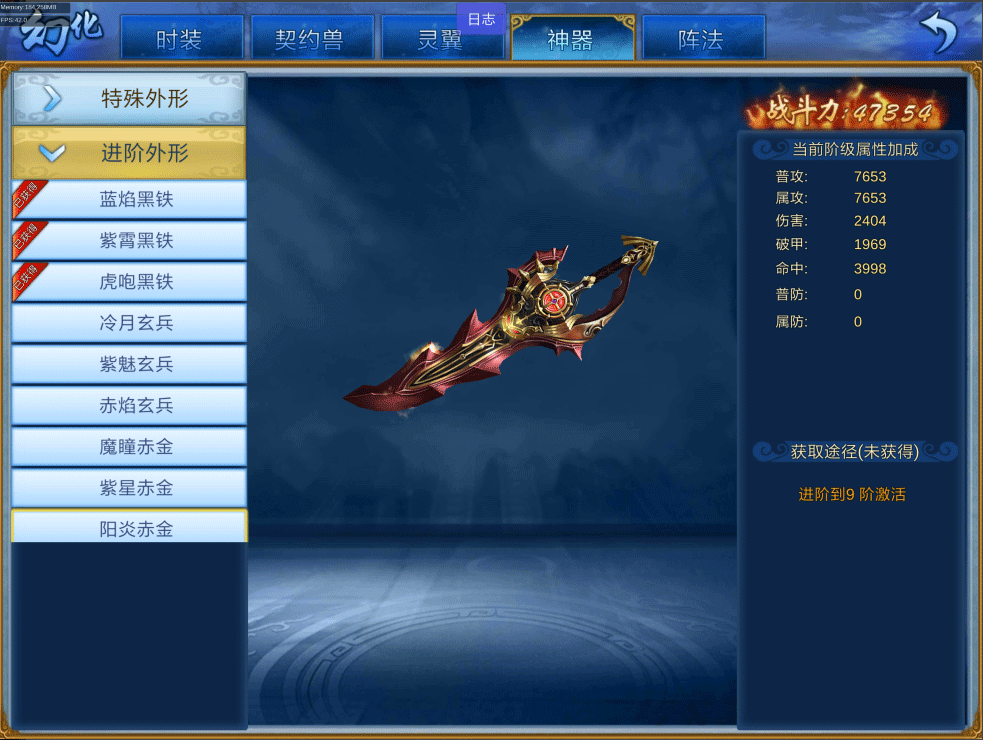Choose the 紫魅玄兵 appearance
This screenshot has height=740, width=983.
(136, 364)
